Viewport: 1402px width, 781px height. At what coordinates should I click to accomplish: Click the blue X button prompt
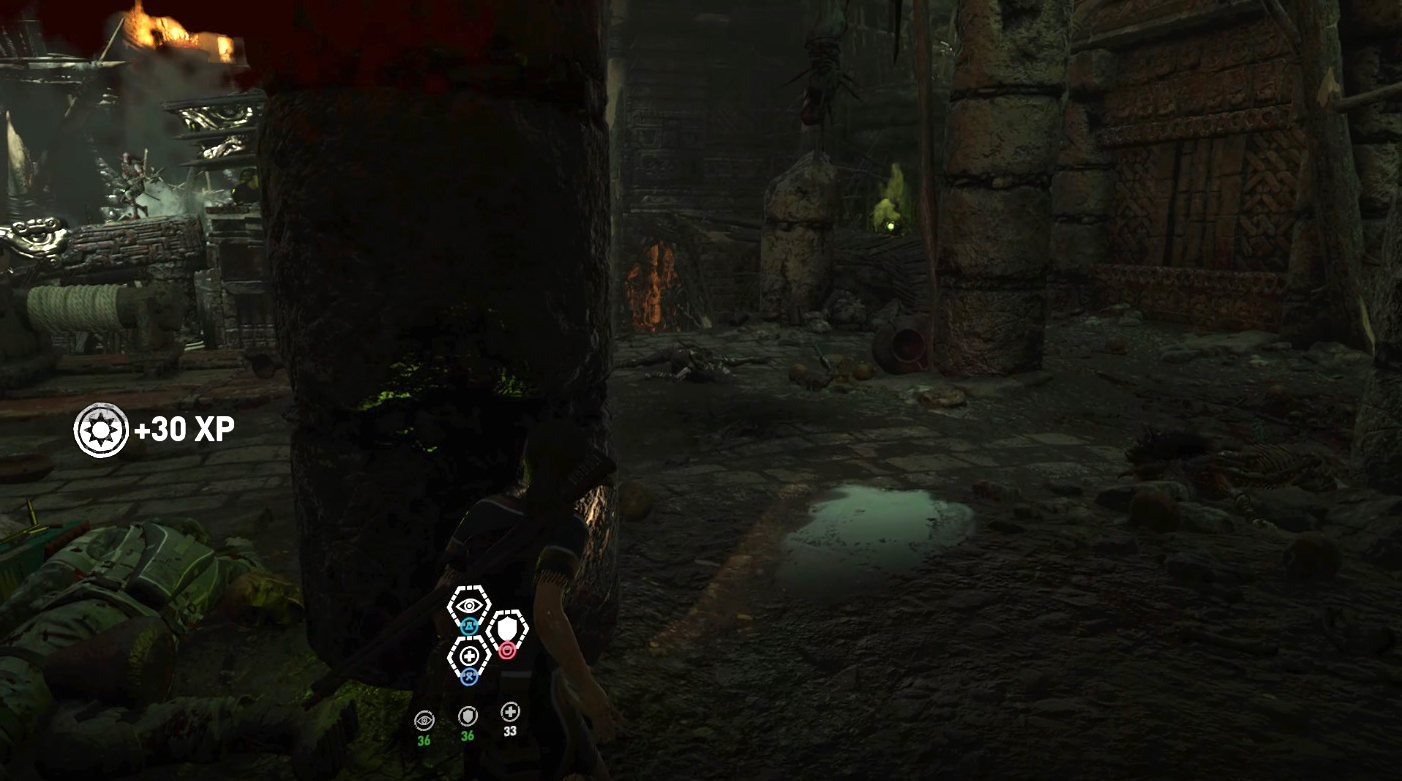tap(468, 676)
